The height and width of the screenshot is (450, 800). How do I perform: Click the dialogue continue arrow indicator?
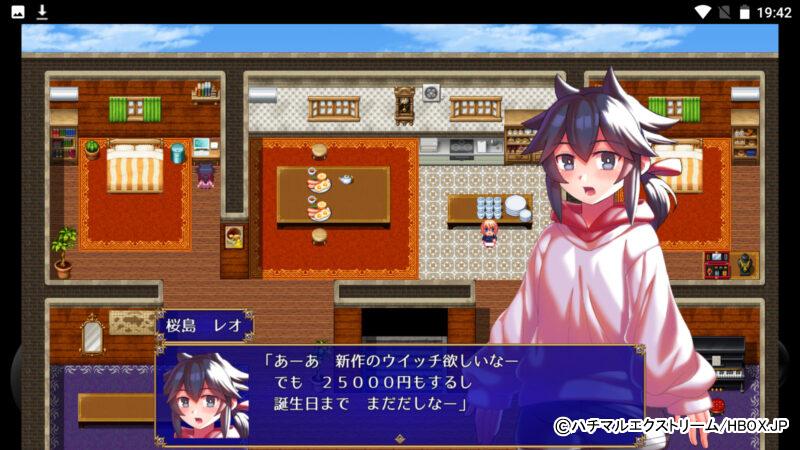[400, 438]
